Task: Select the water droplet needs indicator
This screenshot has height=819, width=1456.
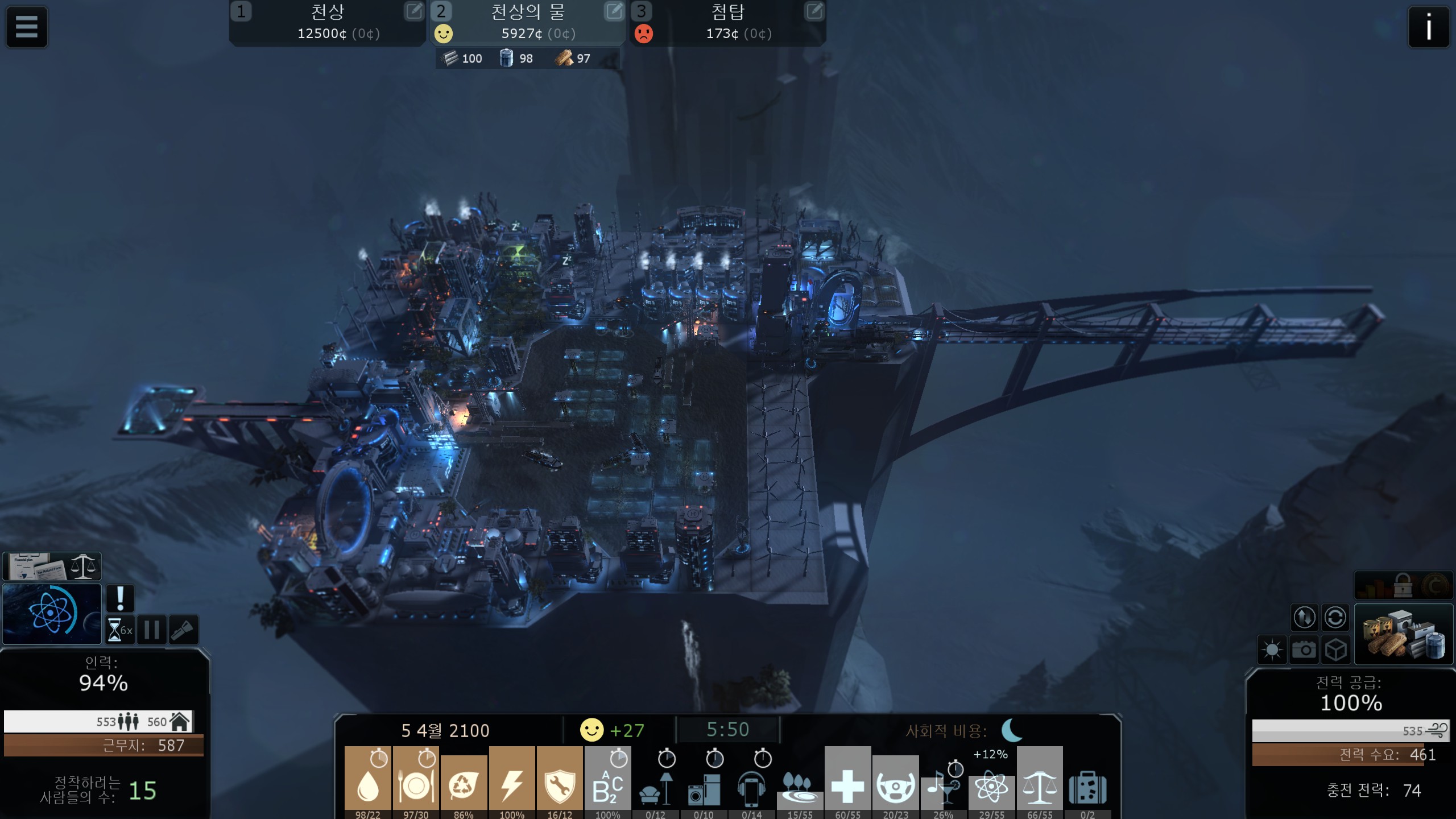Action: [367, 782]
